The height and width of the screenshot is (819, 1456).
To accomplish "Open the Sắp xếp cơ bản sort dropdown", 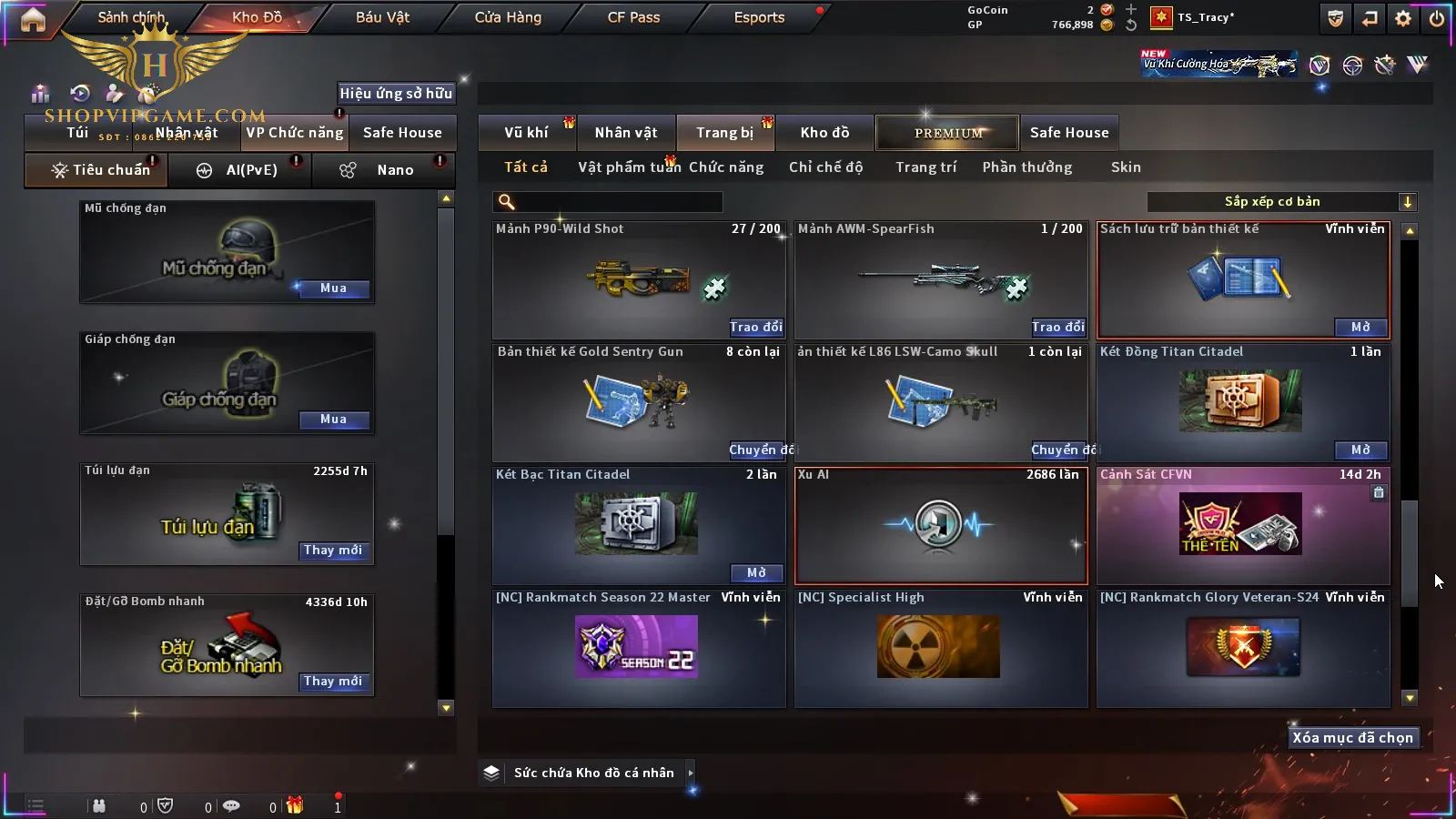I will tap(1281, 202).
